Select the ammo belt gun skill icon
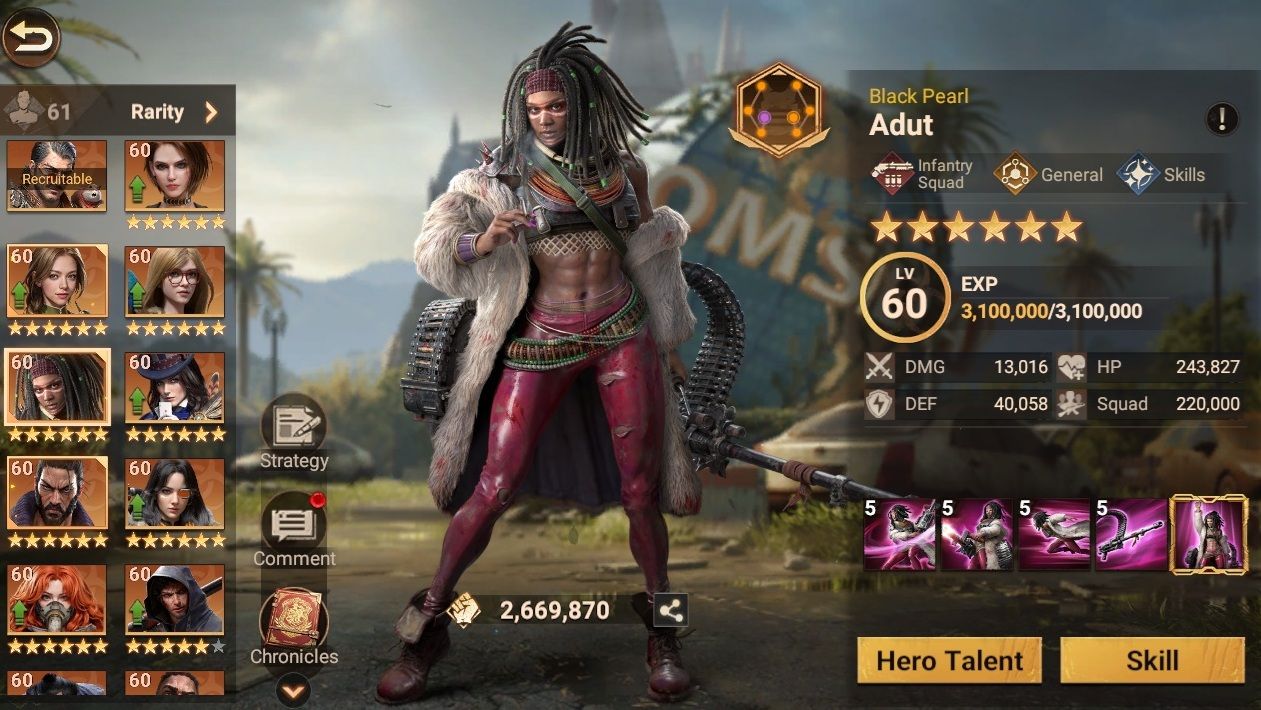1261x710 pixels. (1131, 535)
